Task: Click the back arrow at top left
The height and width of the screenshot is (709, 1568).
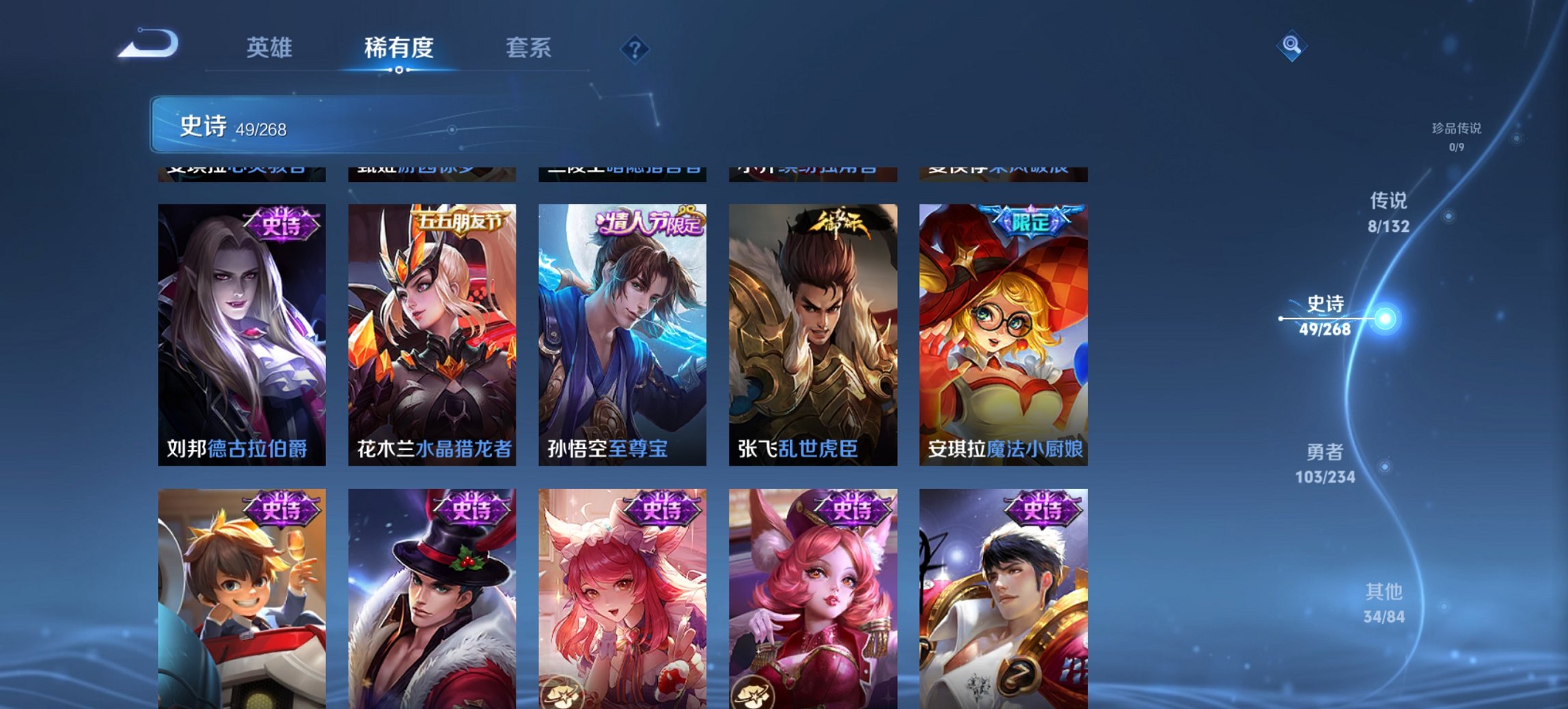Action: pyautogui.click(x=147, y=44)
